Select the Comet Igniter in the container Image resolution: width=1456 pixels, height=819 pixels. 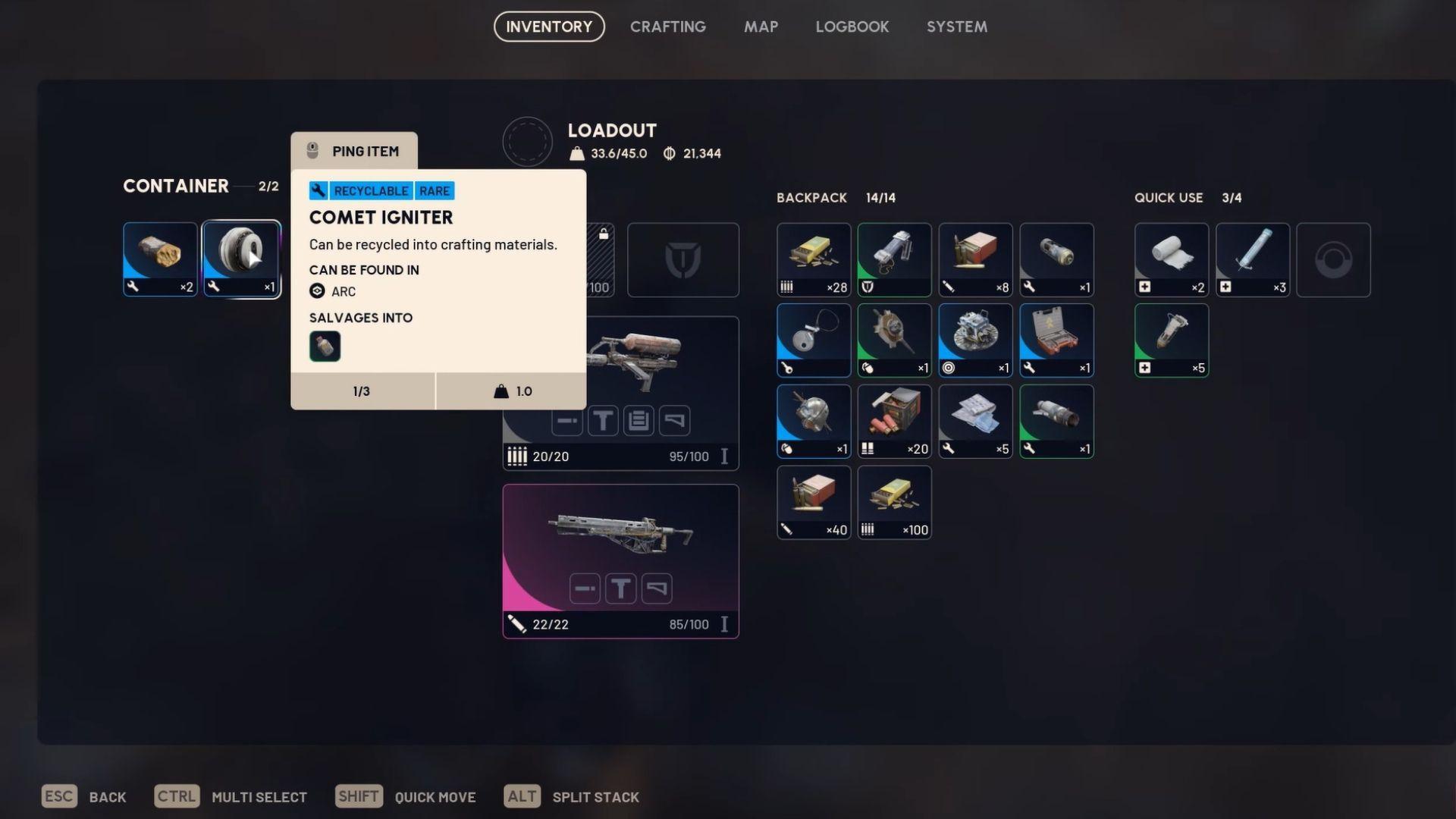pyautogui.click(x=241, y=258)
